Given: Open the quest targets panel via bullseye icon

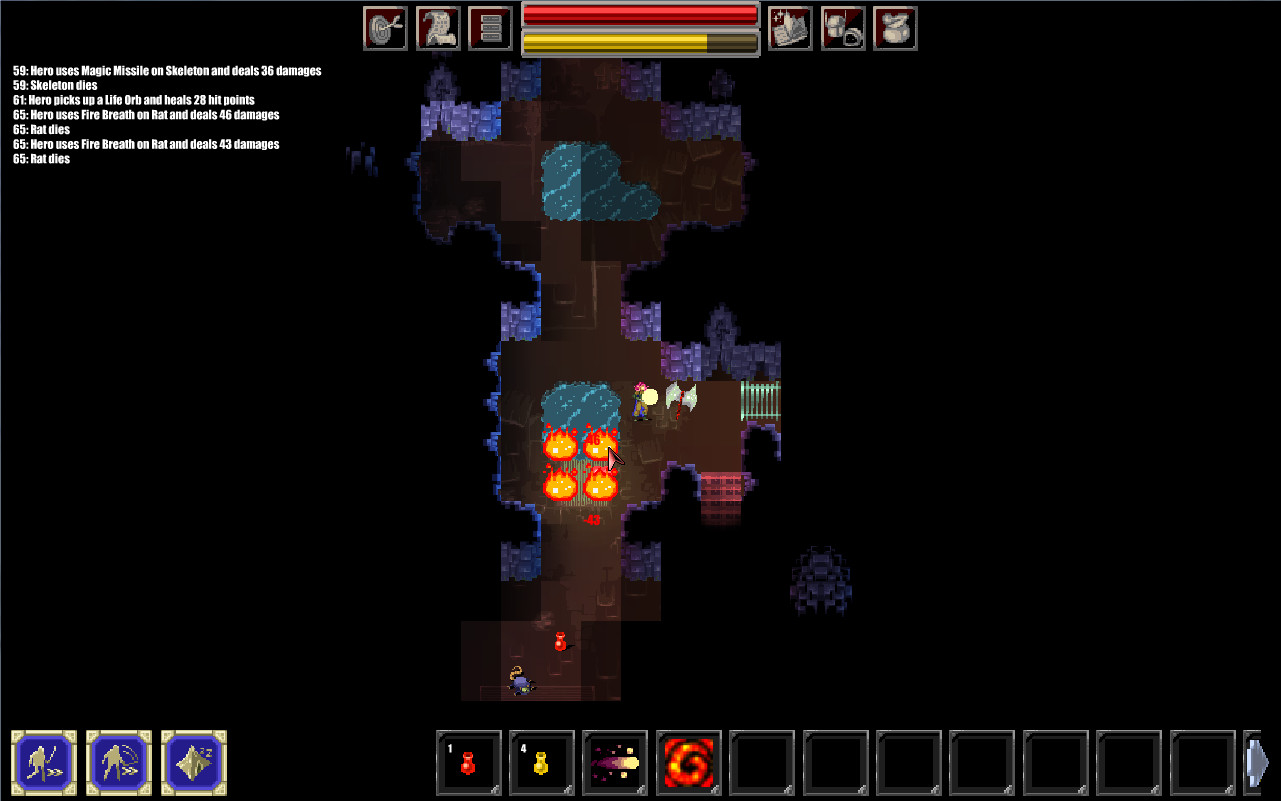Looking at the screenshot, I should click(x=384, y=27).
